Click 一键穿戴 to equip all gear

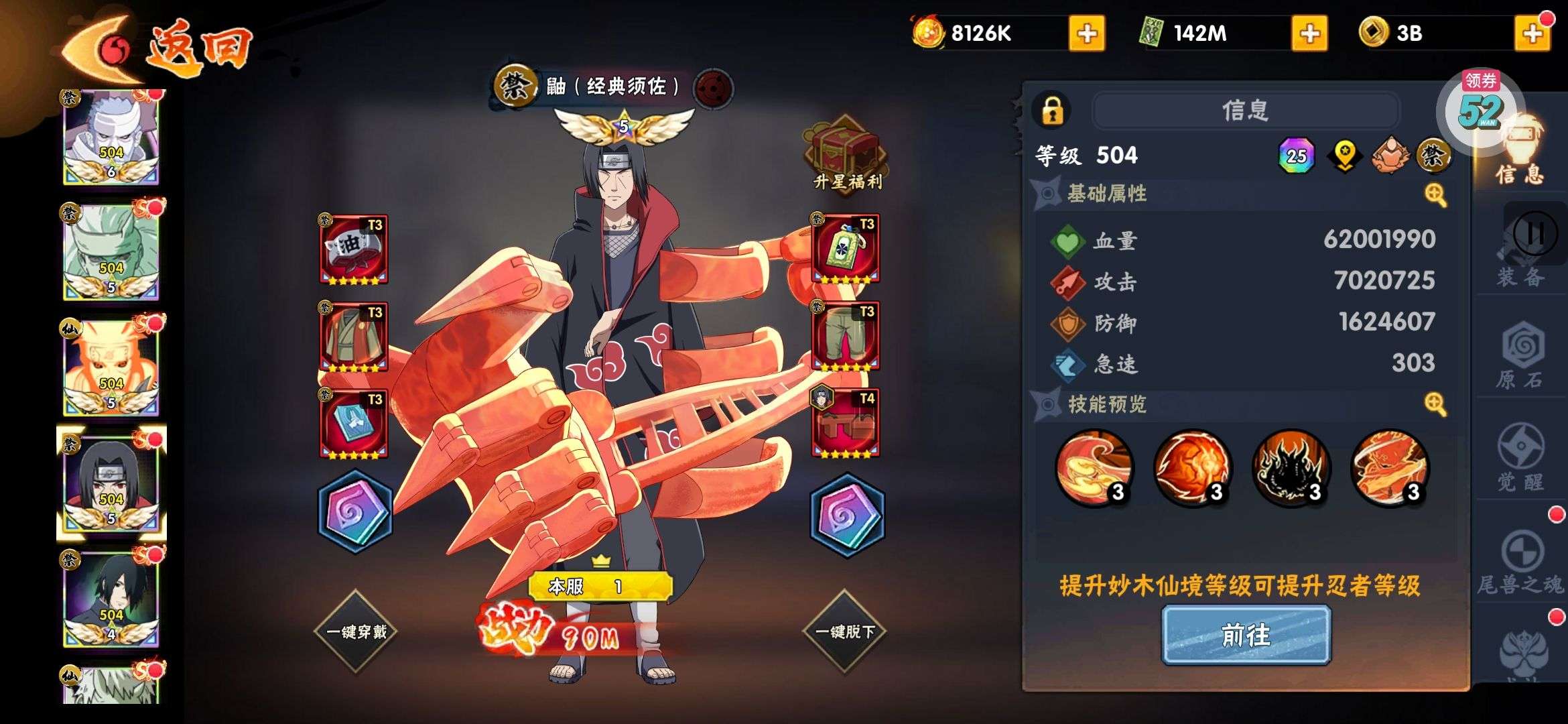(356, 631)
